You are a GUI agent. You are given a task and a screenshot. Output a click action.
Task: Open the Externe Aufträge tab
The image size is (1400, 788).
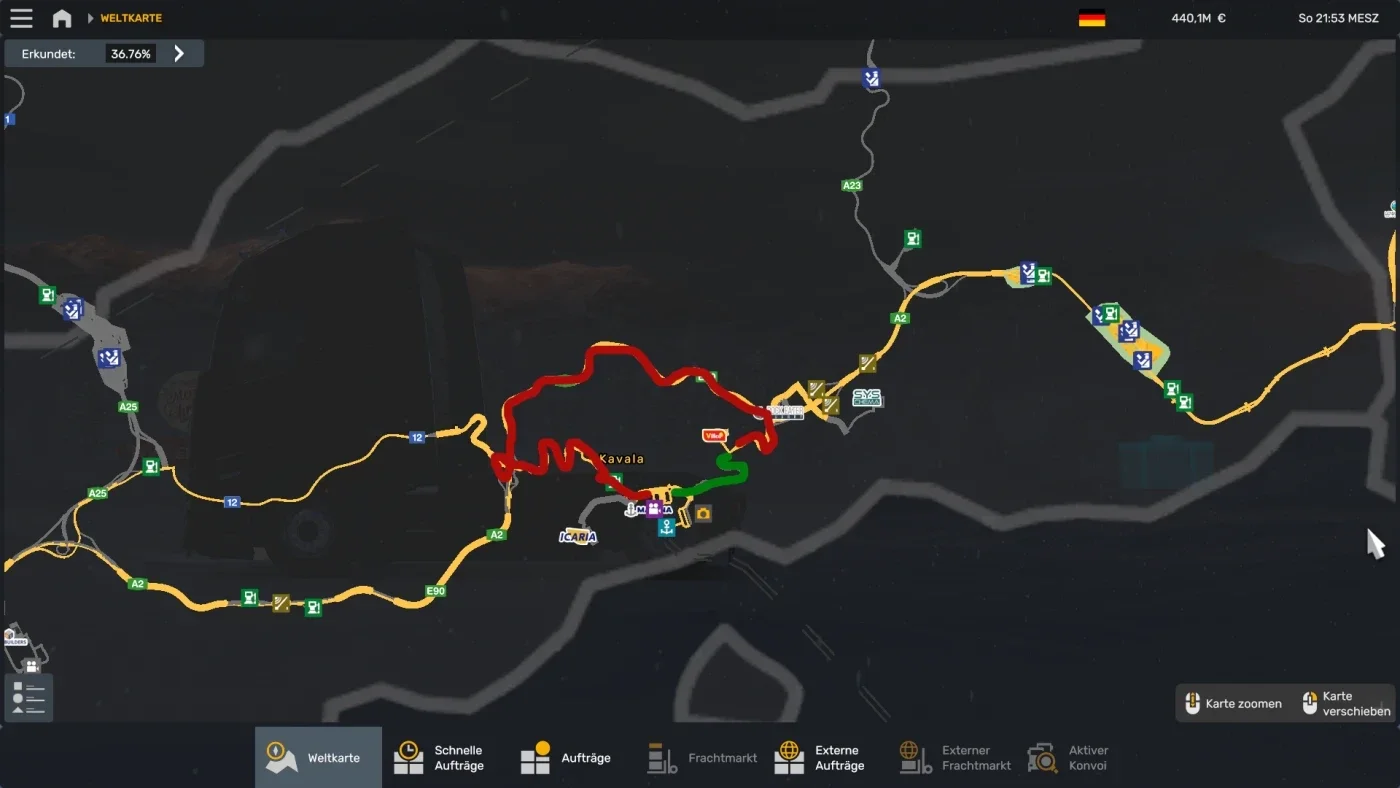821,757
